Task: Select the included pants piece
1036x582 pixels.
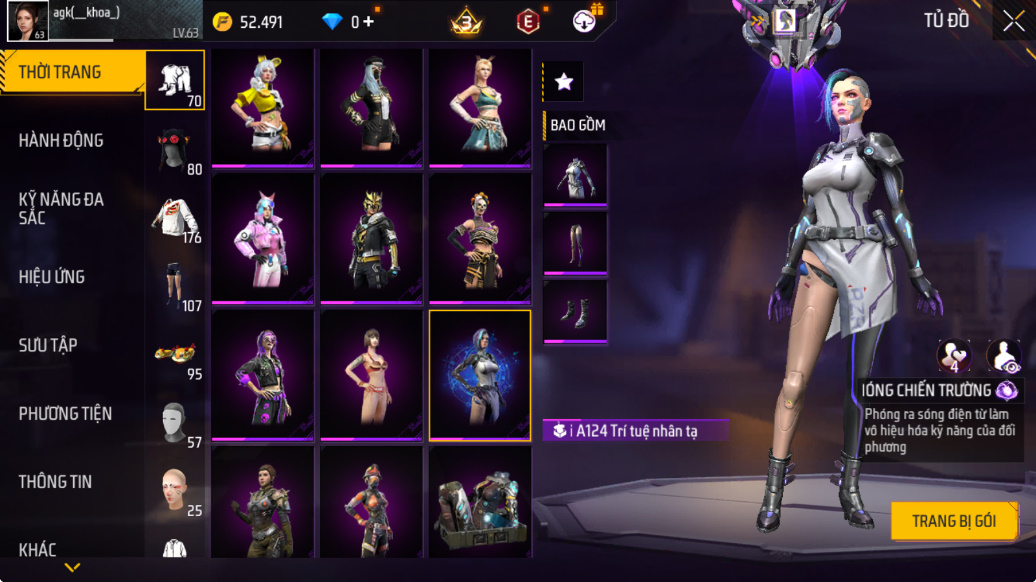Action: pos(575,243)
